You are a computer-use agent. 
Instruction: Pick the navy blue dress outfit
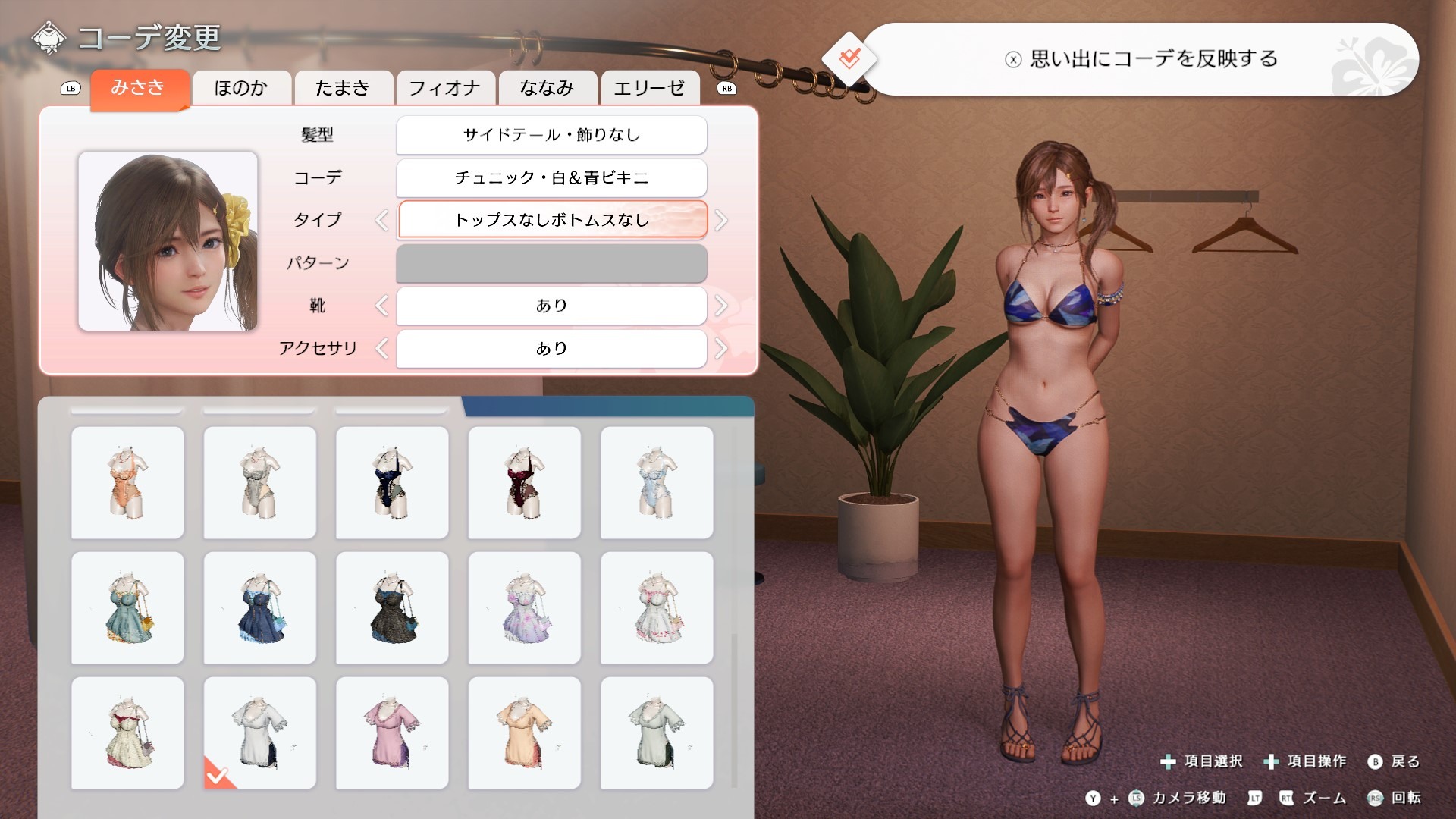259,607
